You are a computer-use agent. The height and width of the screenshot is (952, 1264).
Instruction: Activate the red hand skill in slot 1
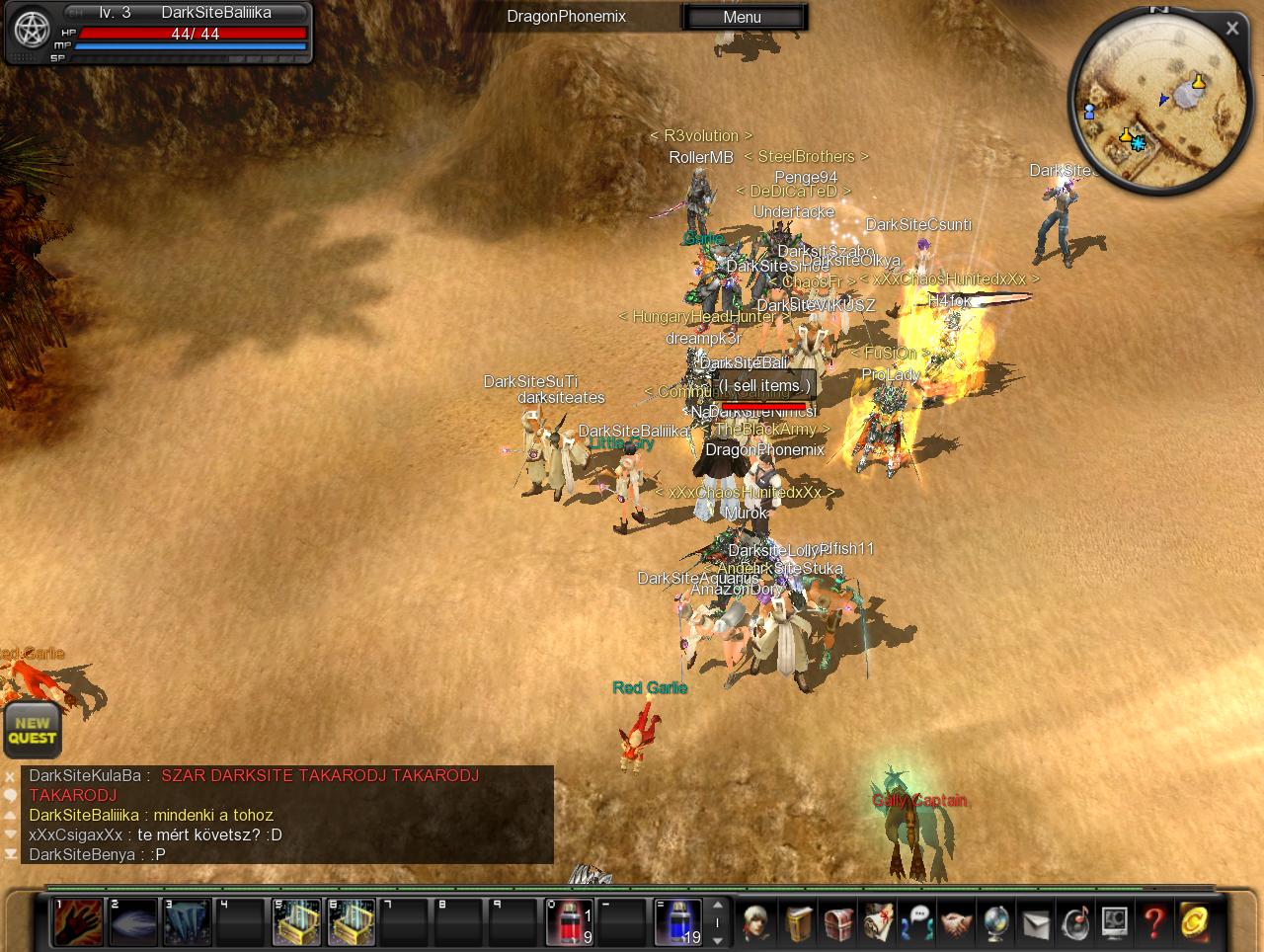point(78,922)
